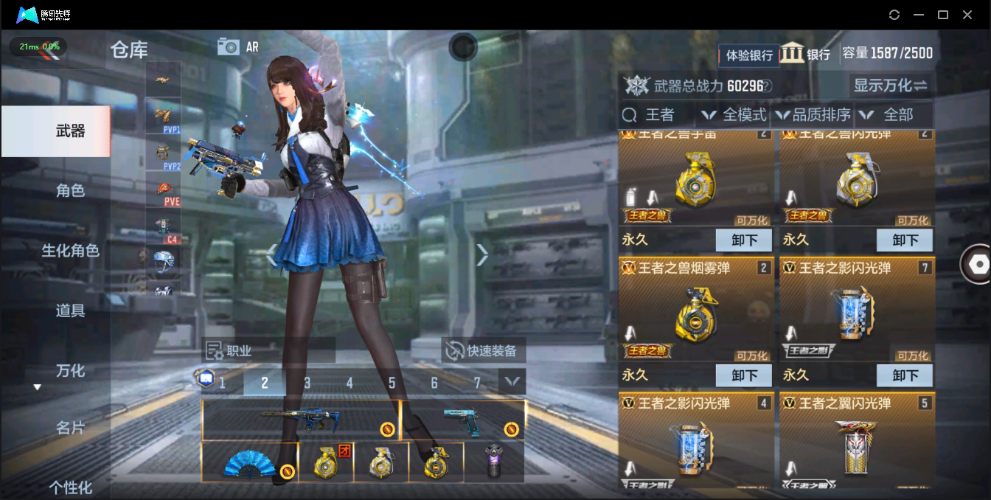Open the 生化角色 category
991x500 pixels.
[70, 250]
